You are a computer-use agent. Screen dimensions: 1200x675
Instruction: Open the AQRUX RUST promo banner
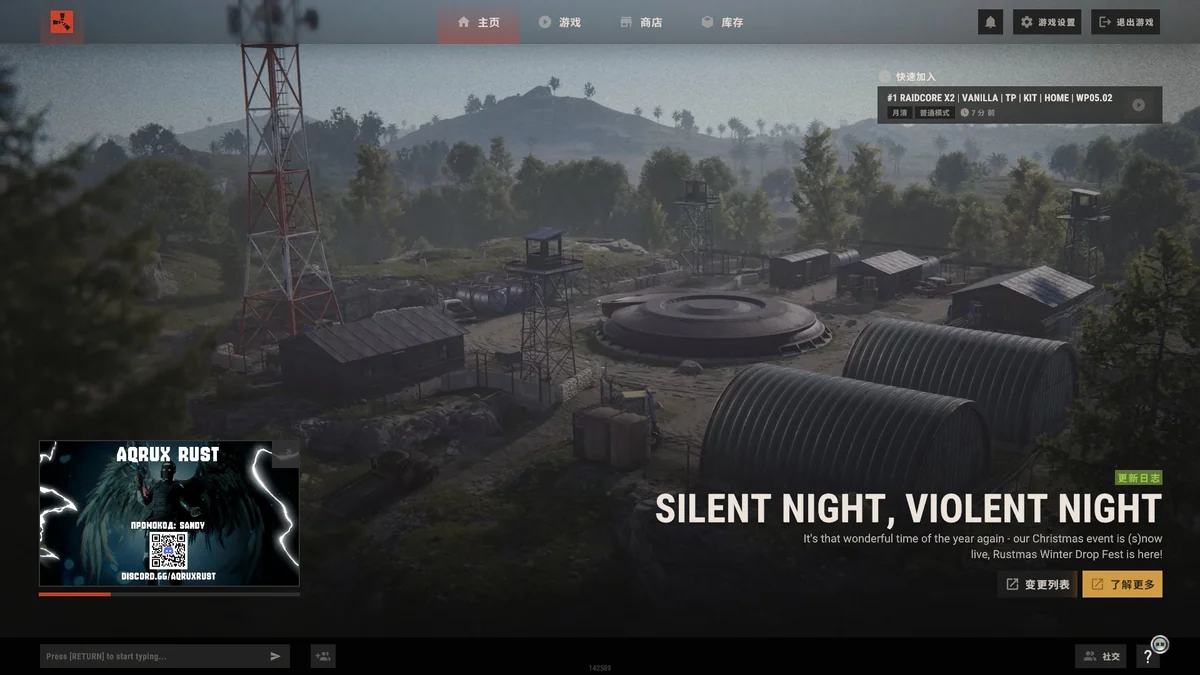tap(169, 513)
